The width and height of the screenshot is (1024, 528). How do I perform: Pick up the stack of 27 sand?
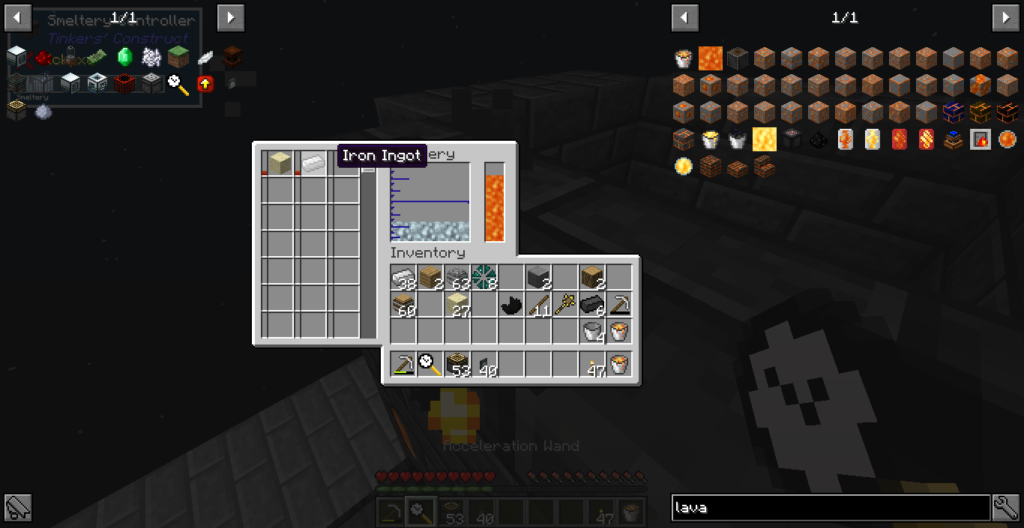(458, 305)
